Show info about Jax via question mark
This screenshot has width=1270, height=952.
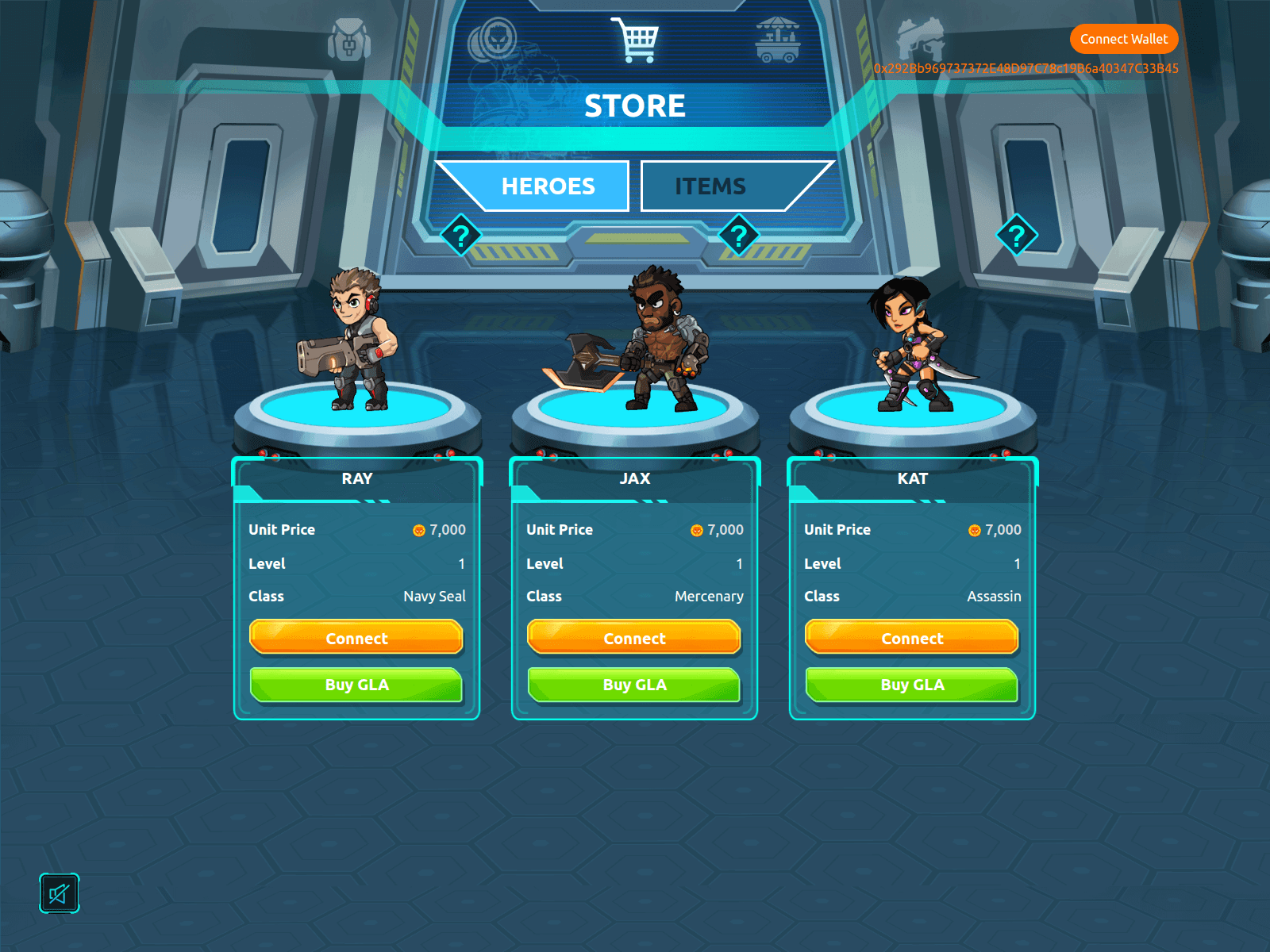(x=739, y=235)
